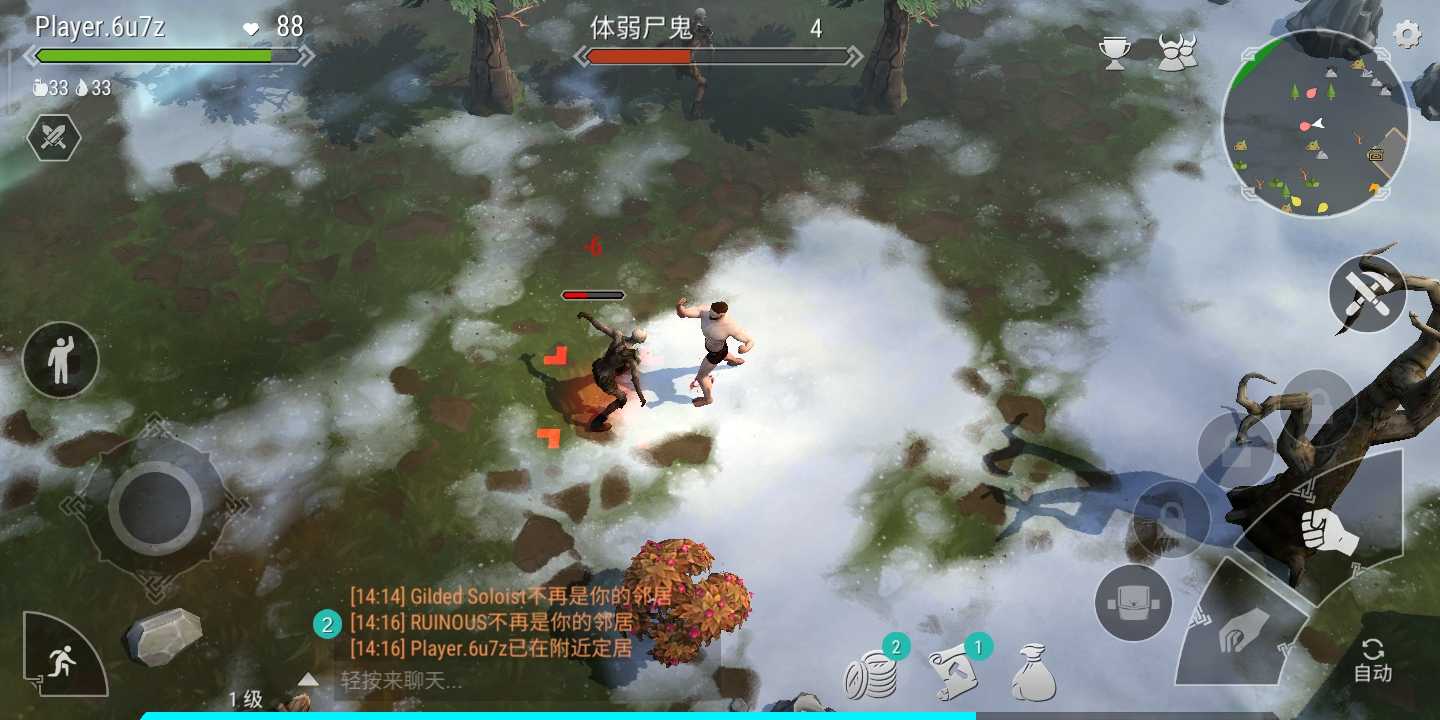Open achievements via the trophy icon
1440x720 pixels.
1114,50
